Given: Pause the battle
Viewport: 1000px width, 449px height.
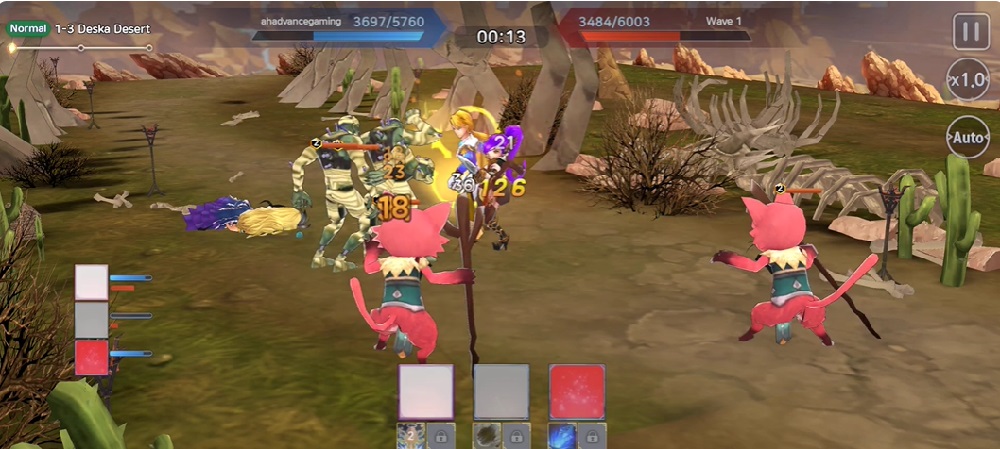Looking at the screenshot, I should pyautogui.click(x=968, y=31).
